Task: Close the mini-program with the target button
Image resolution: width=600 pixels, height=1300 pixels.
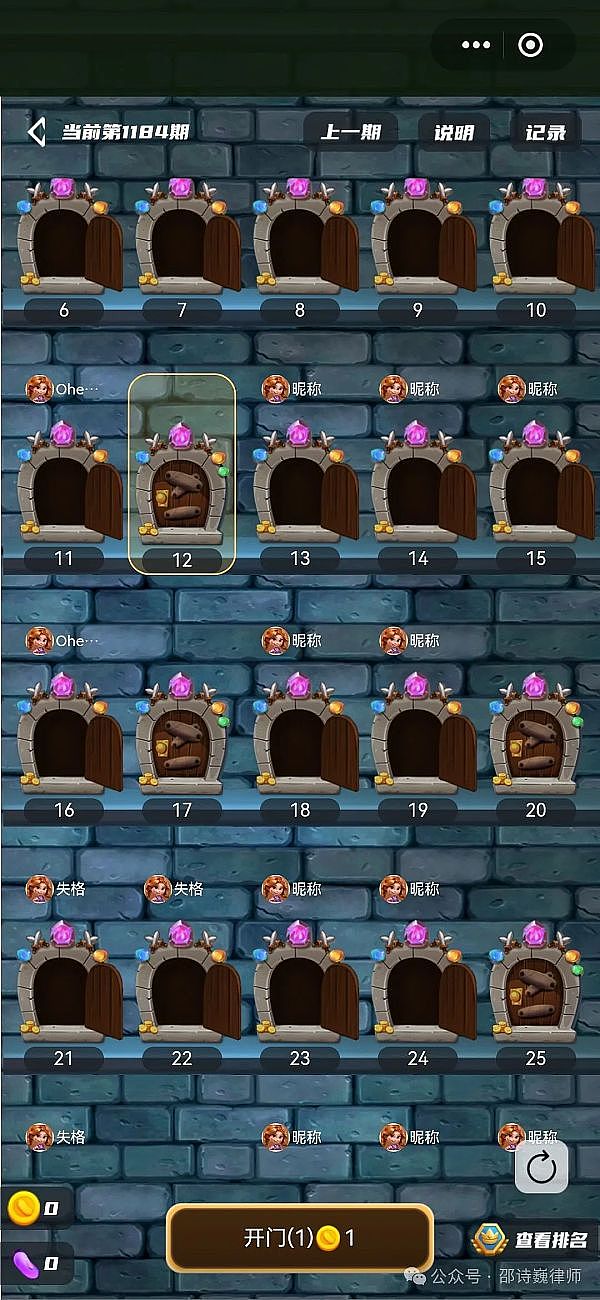Action: 531,45
